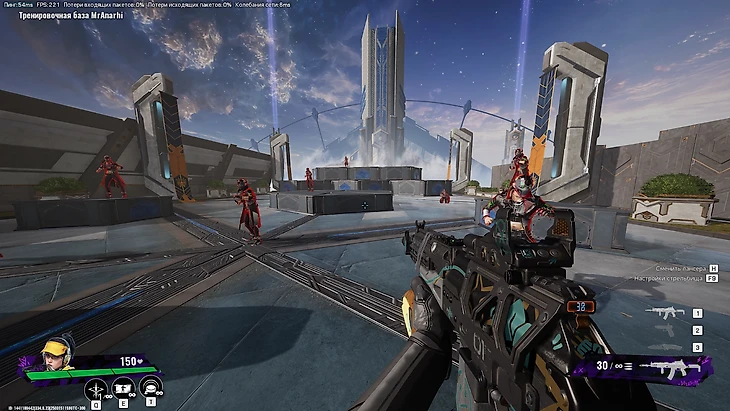Image resolution: width=730 pixels, height=411 pixels.
Task: Trigger the T ability icon
Action: tap(152, 389)
